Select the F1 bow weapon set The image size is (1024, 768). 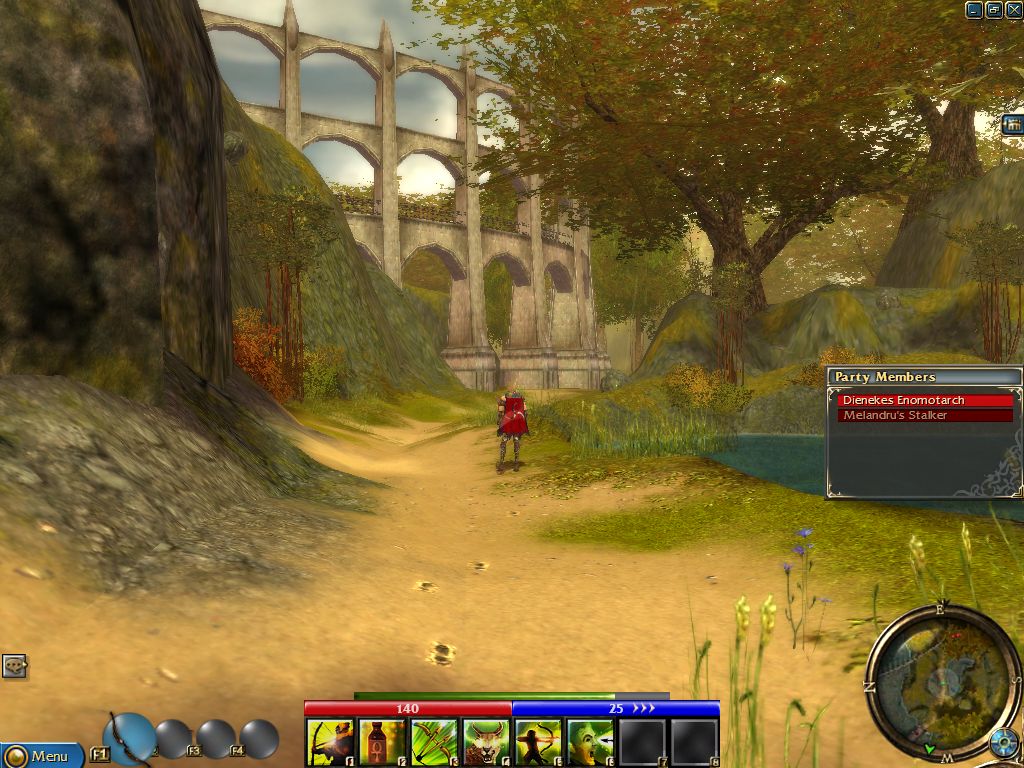[x=129, y=738]
